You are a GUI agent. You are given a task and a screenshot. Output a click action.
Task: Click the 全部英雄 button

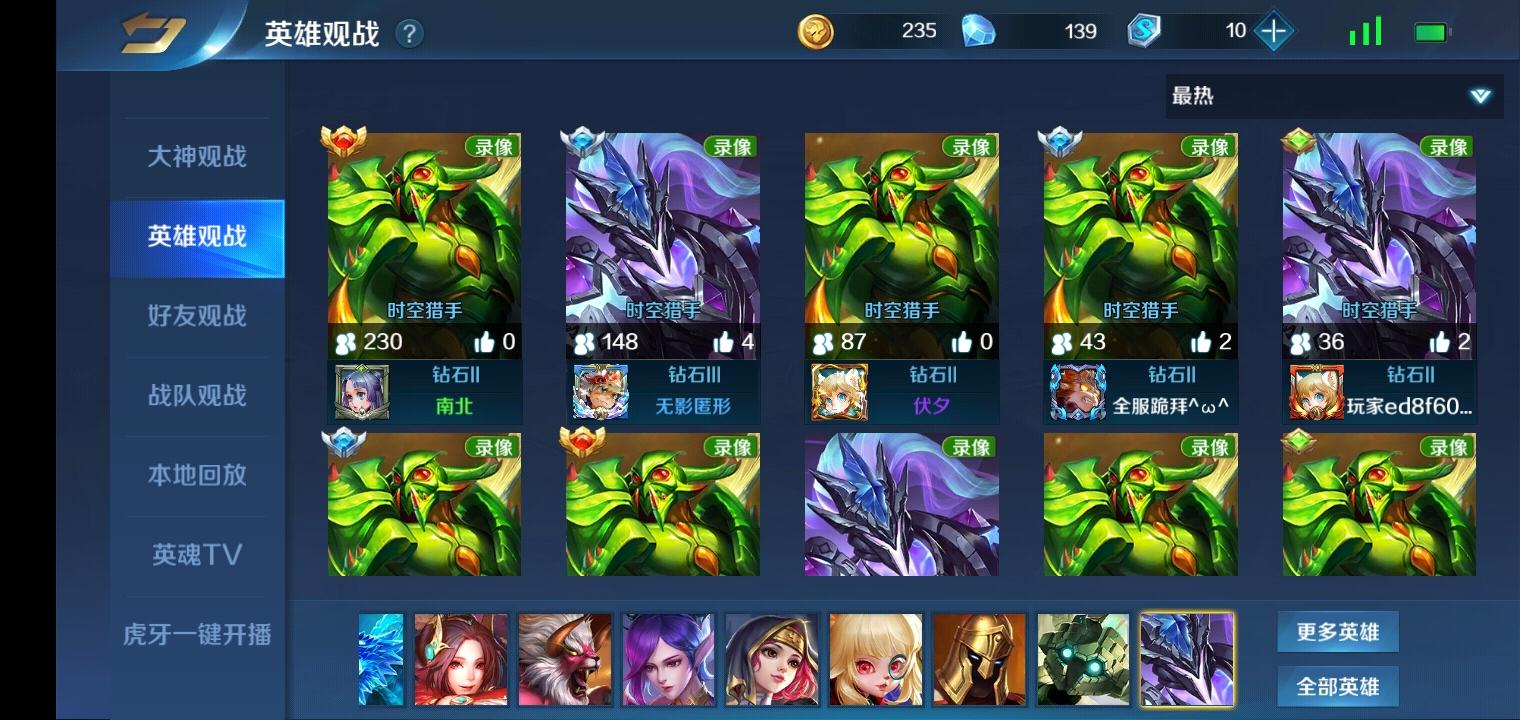coord(1338,686)
